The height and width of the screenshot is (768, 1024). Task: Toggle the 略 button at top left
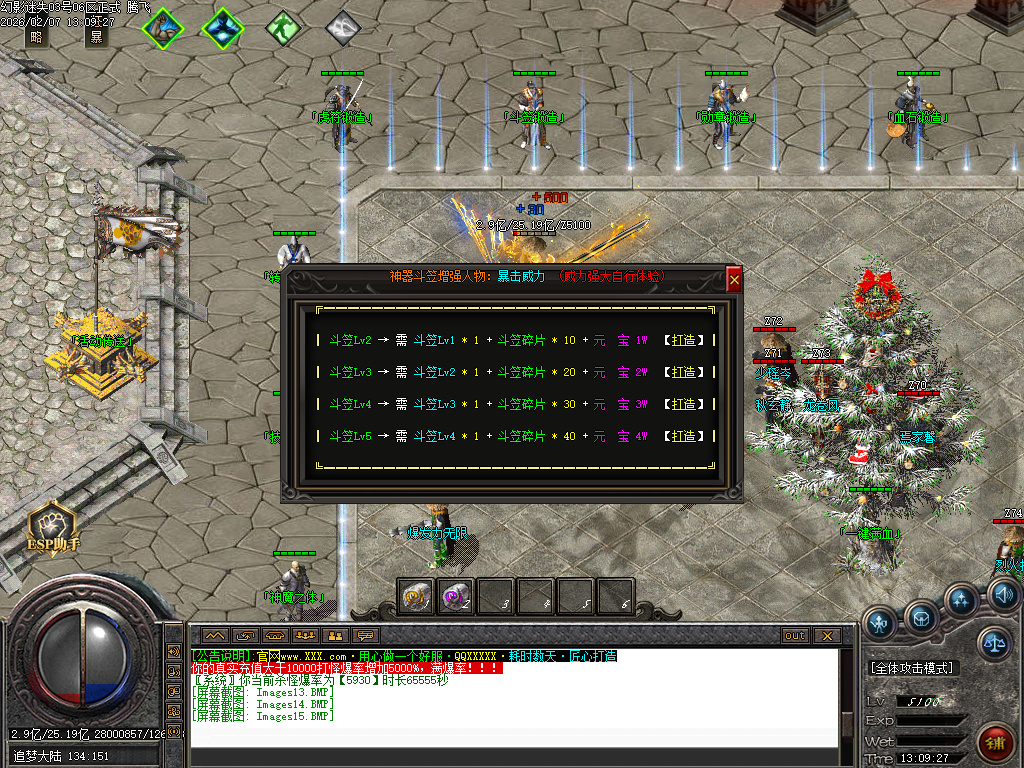(37, 38)
